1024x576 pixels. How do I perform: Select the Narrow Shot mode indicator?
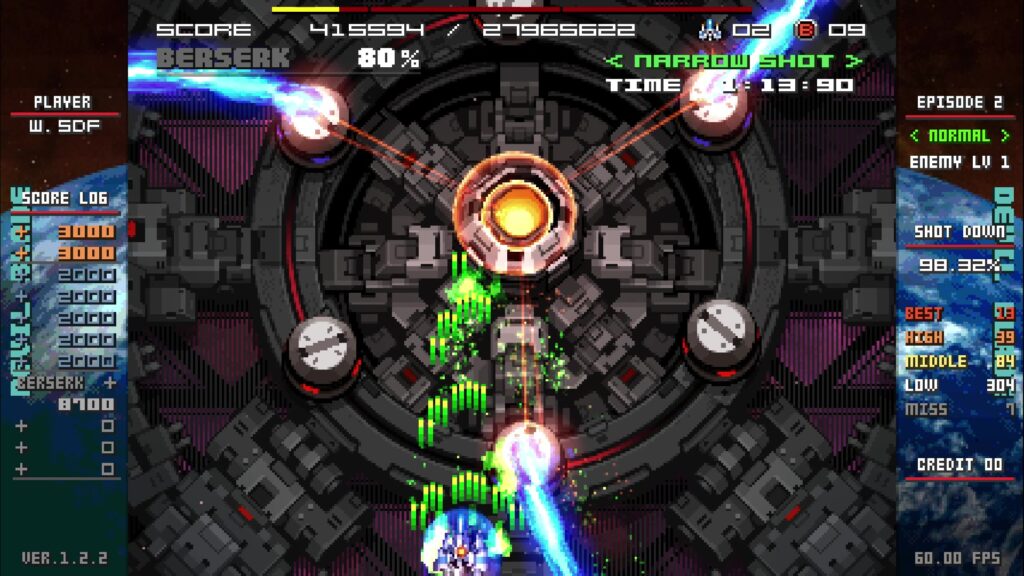tap(734, 61)
